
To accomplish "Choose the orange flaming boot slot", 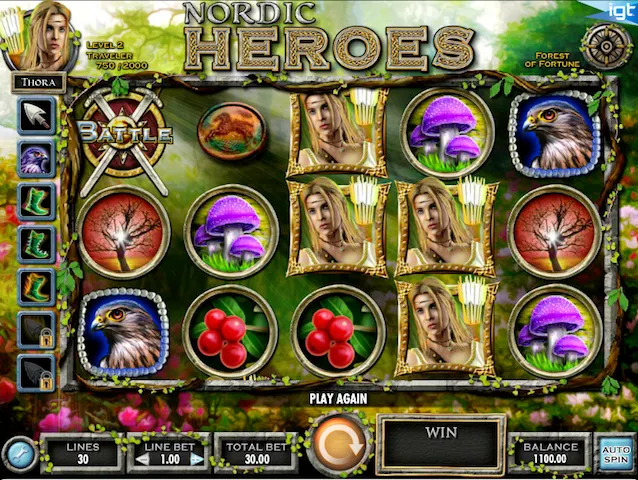I will [36, 286].
